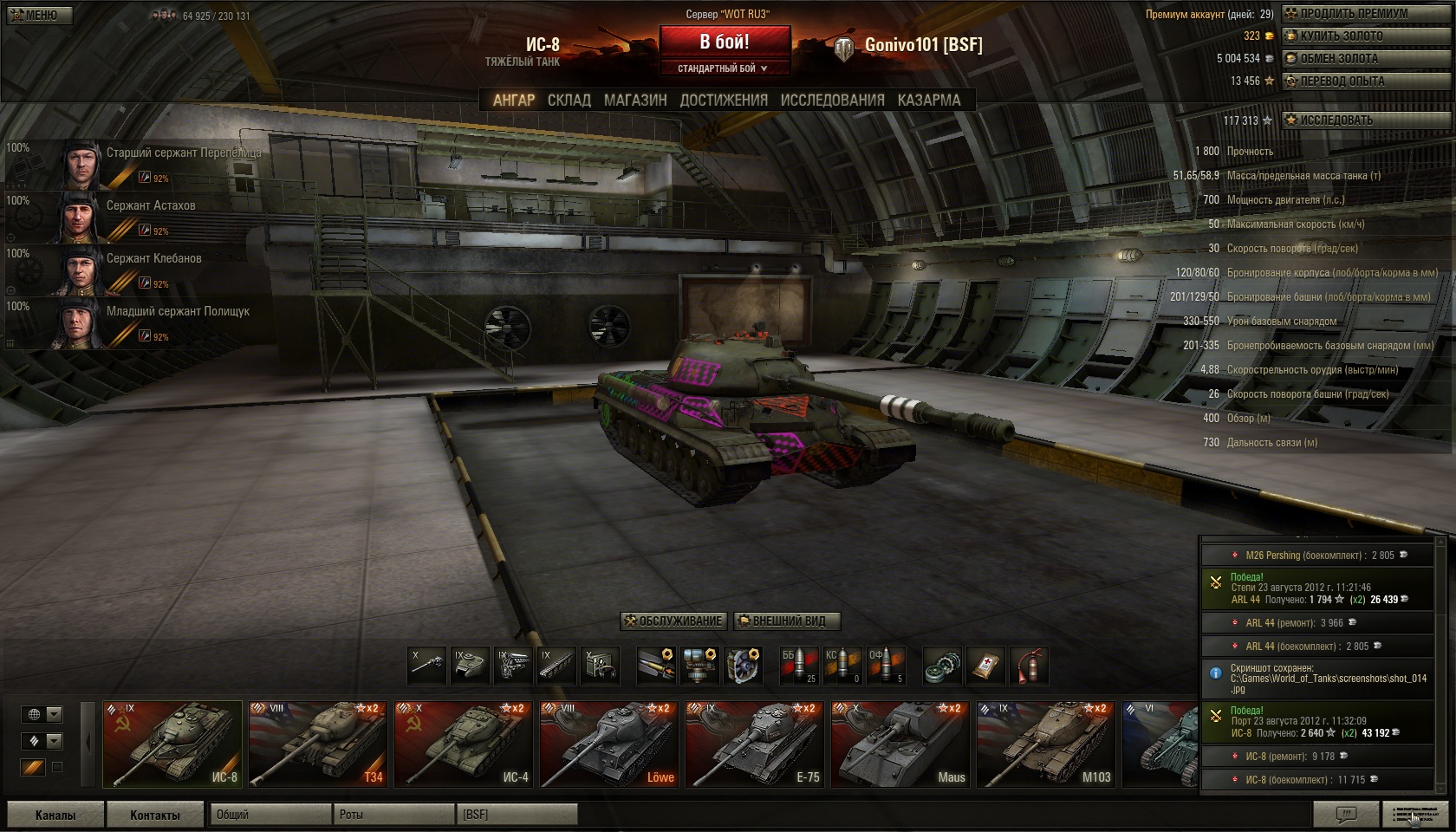Viewport: 1456px width, 832px height.
Task: Pick the E-75 tank thumbnail
Action: coord(754,744)
